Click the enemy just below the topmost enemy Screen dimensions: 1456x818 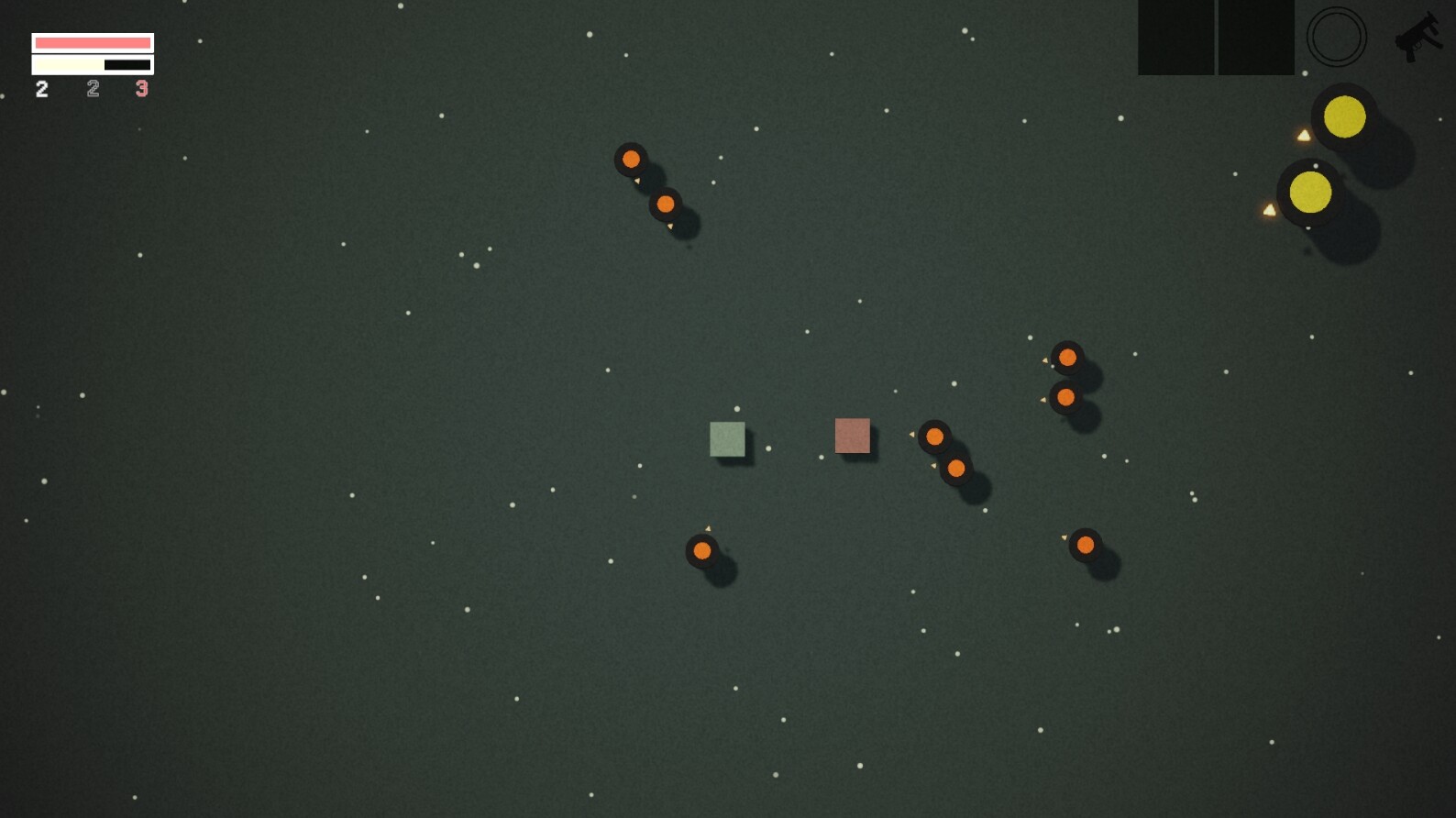[x=665, y=203]
